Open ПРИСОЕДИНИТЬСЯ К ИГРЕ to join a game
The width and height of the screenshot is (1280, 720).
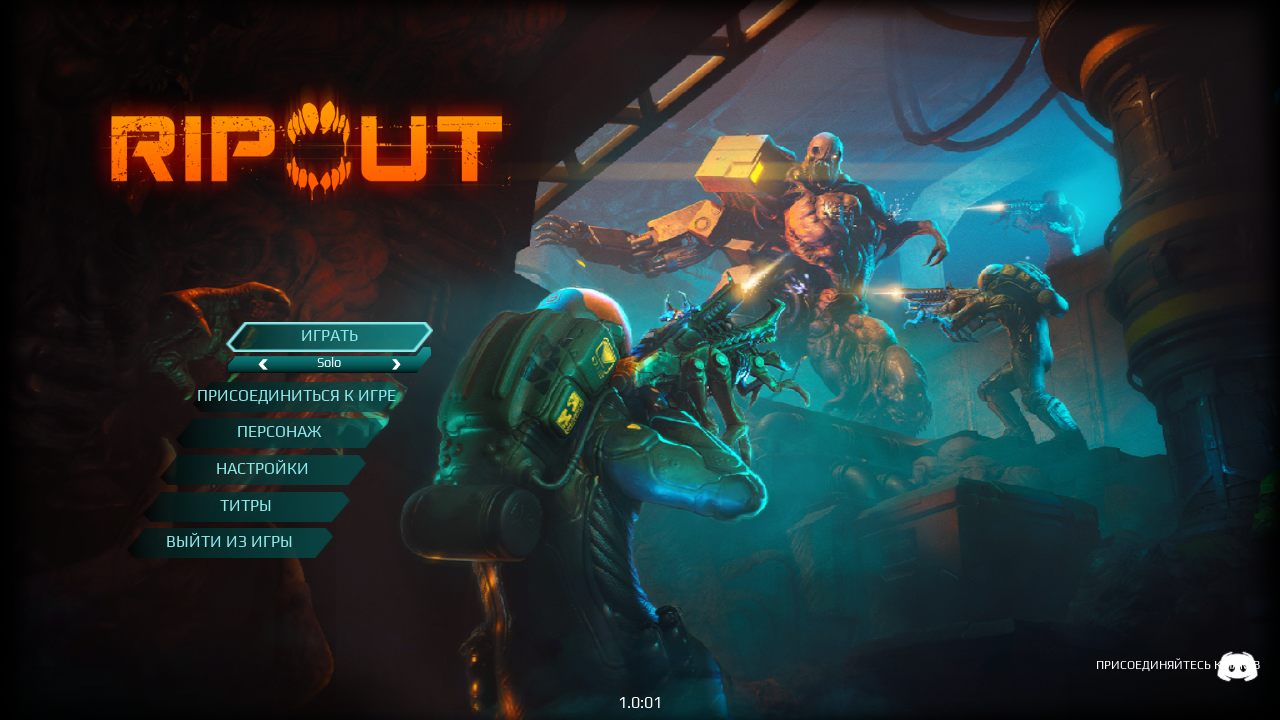click(298, 396)
